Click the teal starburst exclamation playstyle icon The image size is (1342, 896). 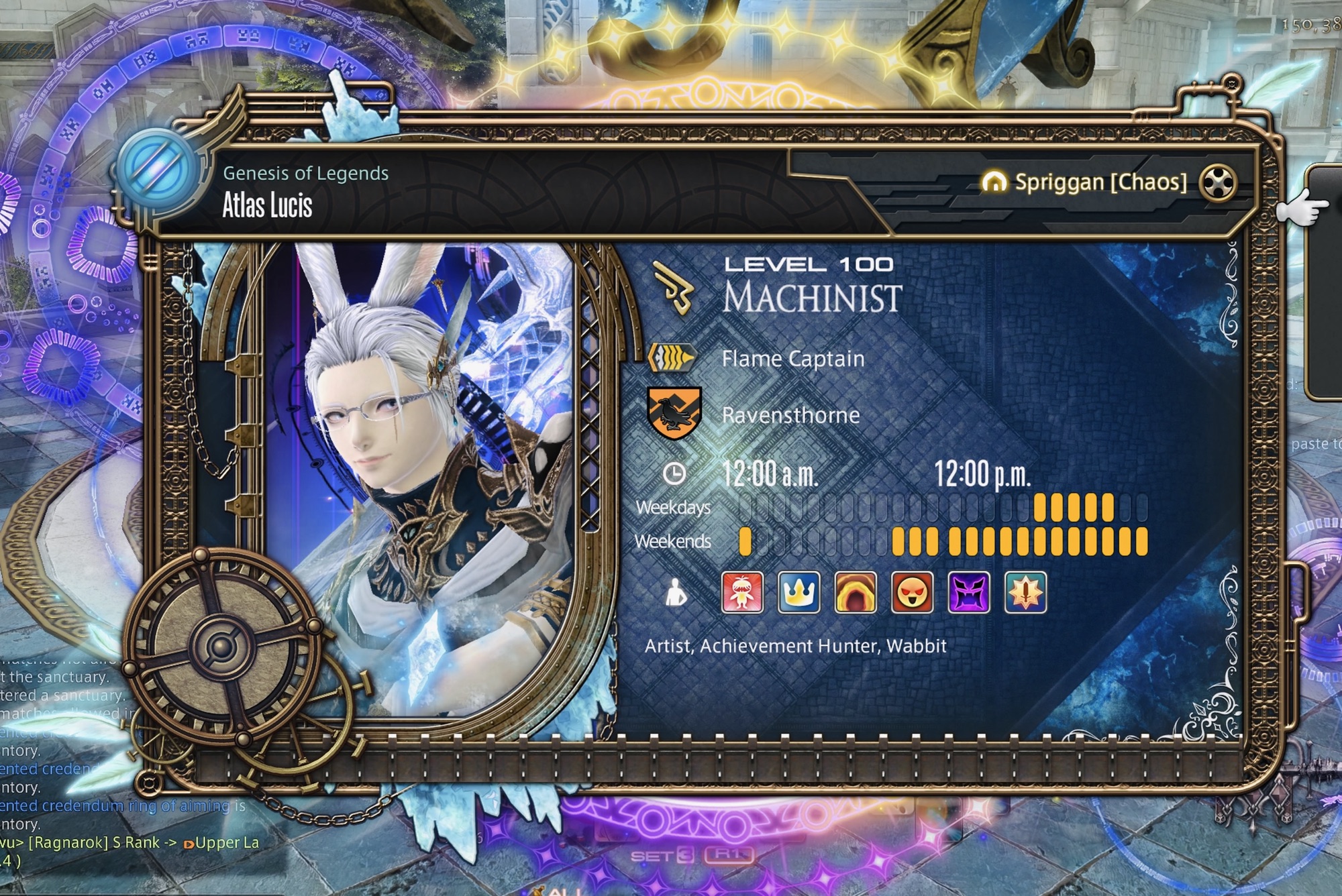click(x=1025, y=592)
